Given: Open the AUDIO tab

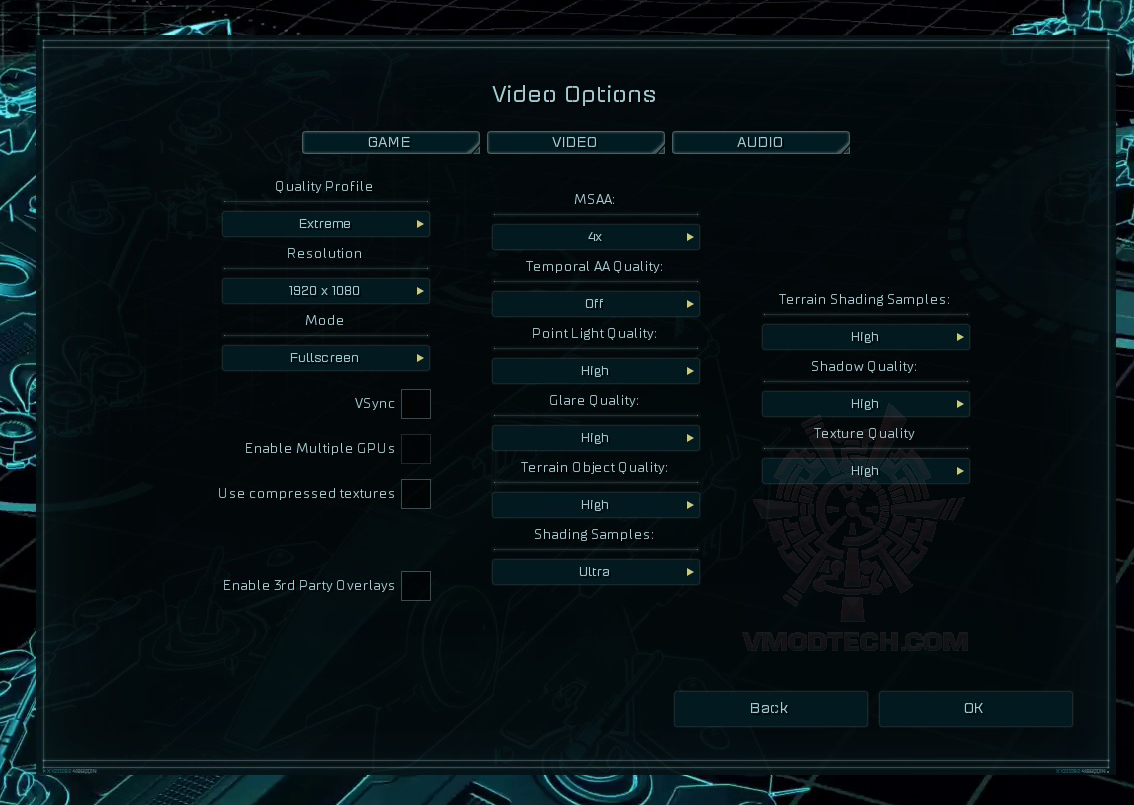Looking at the screenshot, I should click(x=760, y=142).
